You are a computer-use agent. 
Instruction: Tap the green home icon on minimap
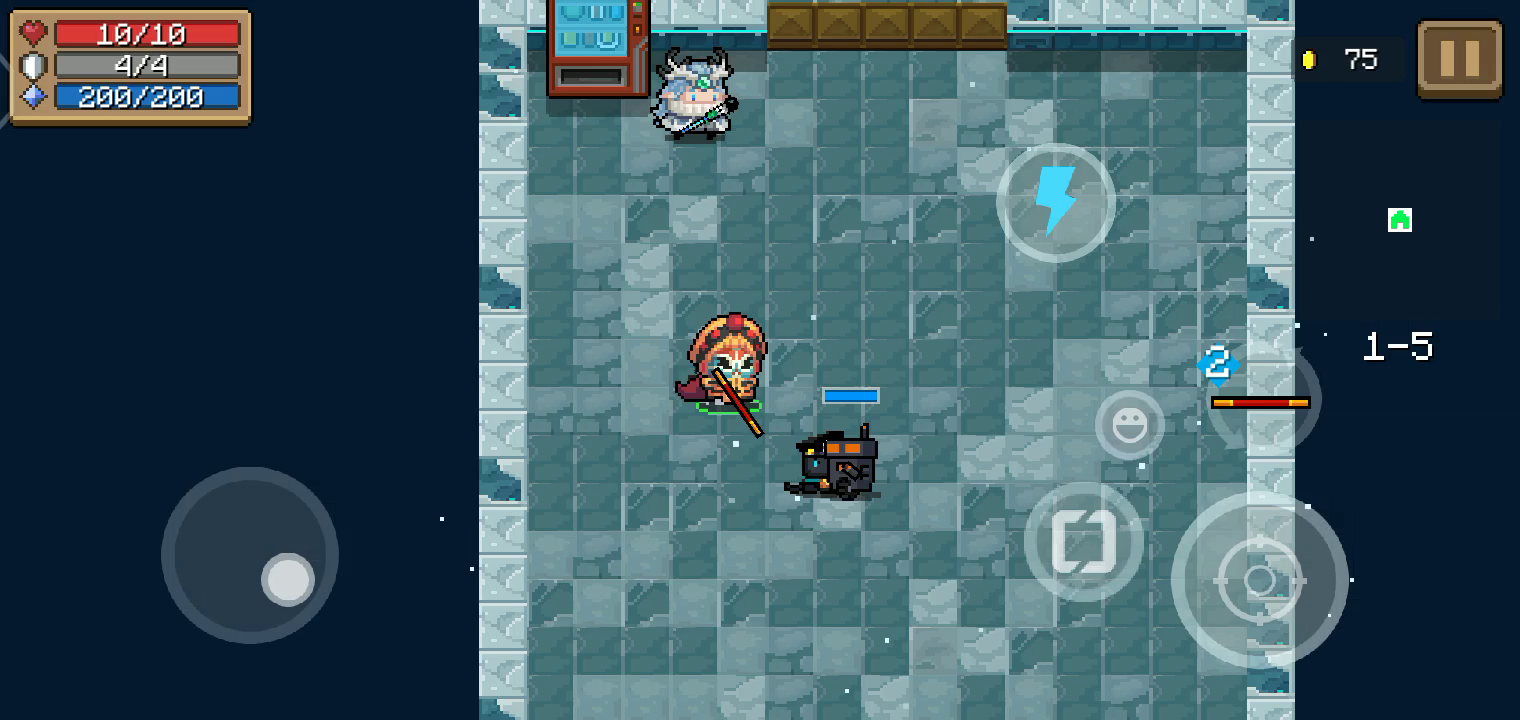pos(1398,220)
